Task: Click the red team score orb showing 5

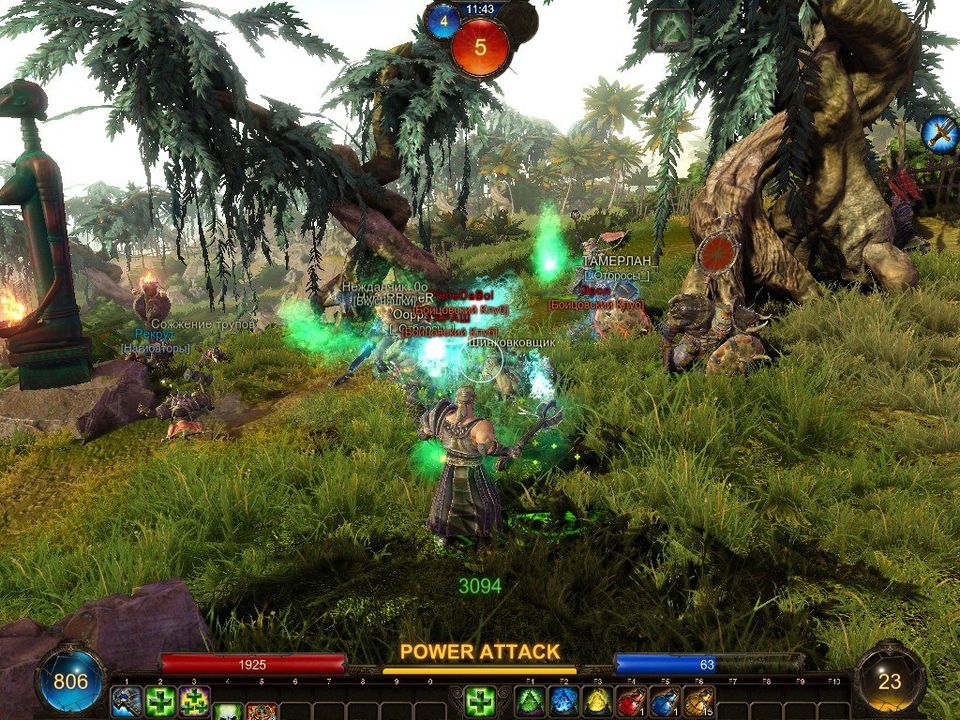Action: coord(480,46)
